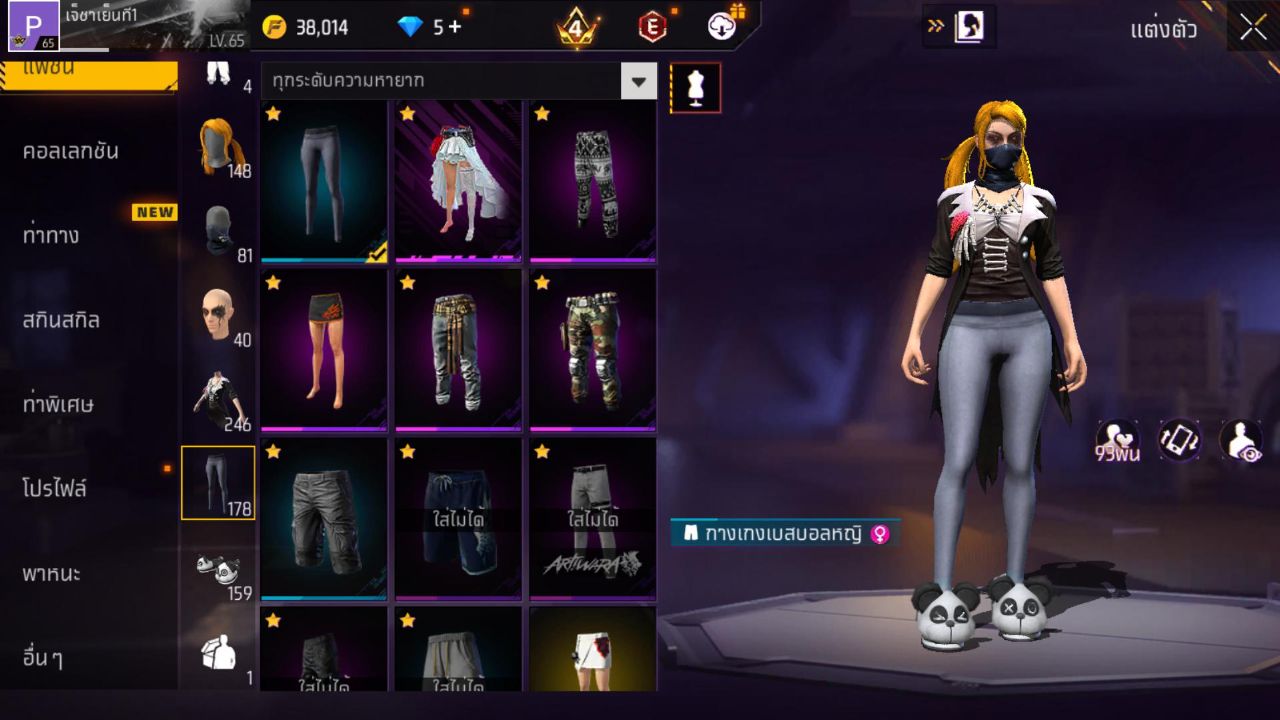This screenshot has height=720, width=1280.
Task: Open the character preview eye icon
Action: [x=1240, y=440]
